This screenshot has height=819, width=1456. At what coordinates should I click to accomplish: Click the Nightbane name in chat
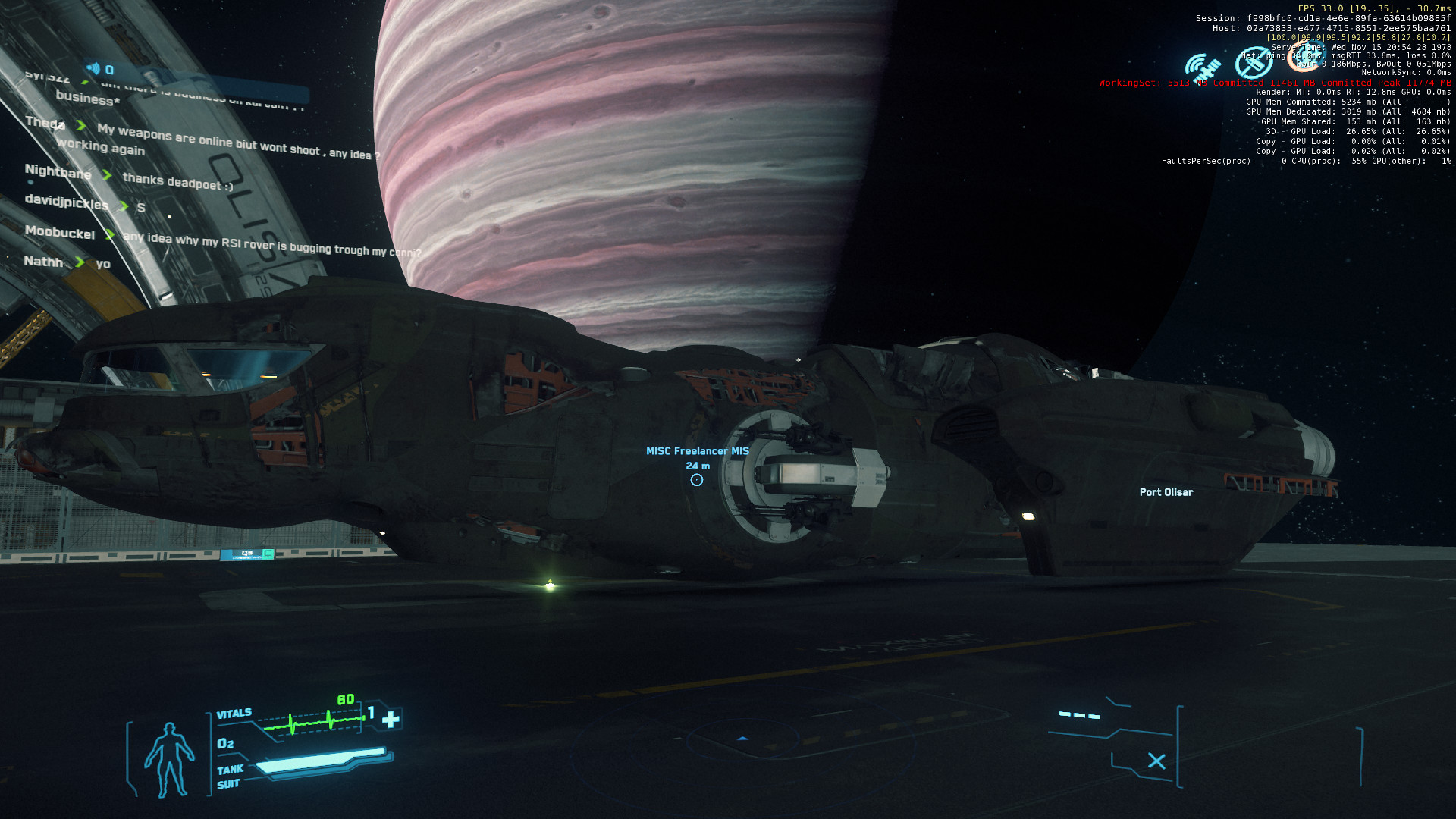point(58,172)
